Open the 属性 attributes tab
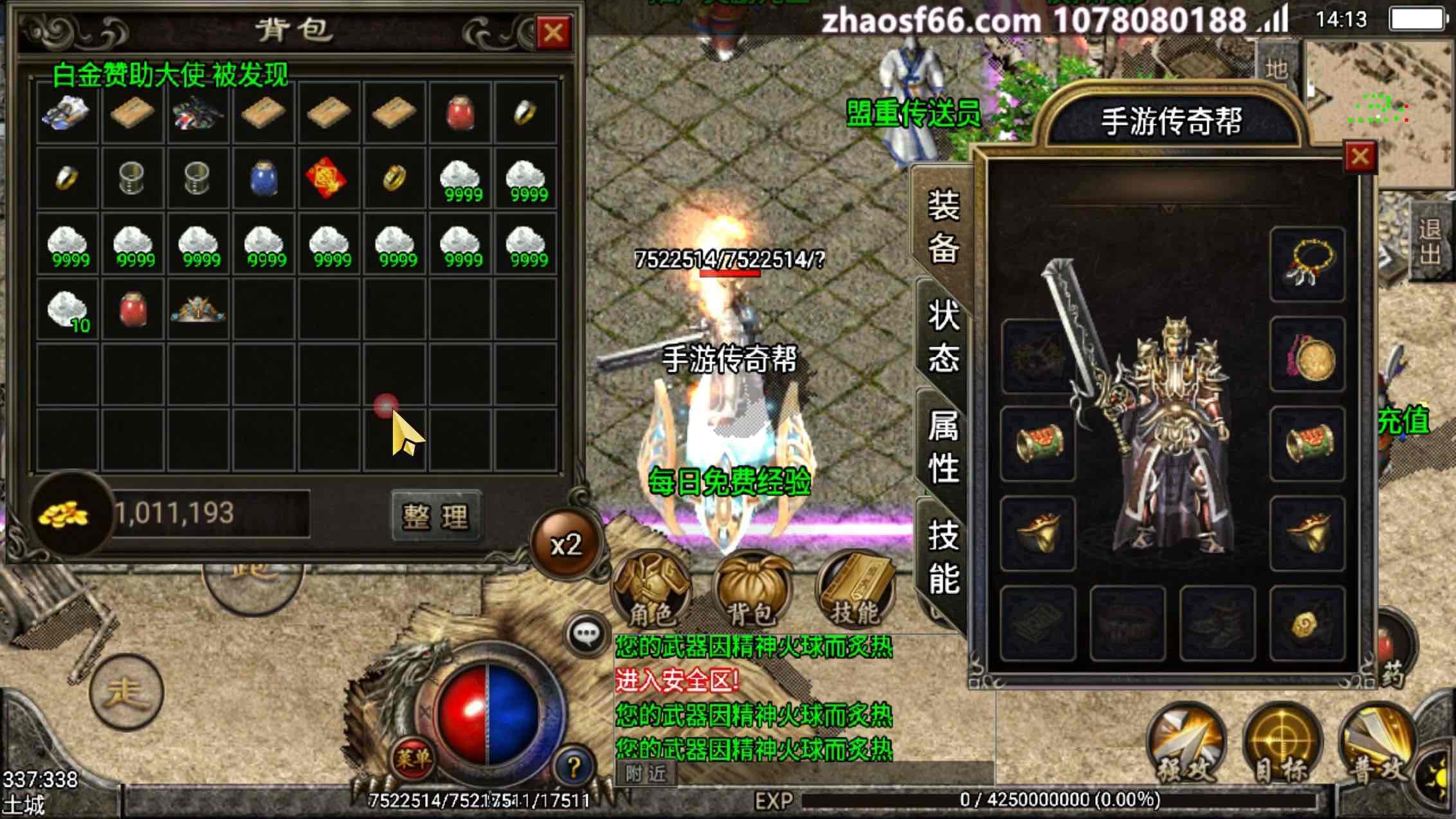This screenshot has height=819, width=1456. (x=943, y=446)
